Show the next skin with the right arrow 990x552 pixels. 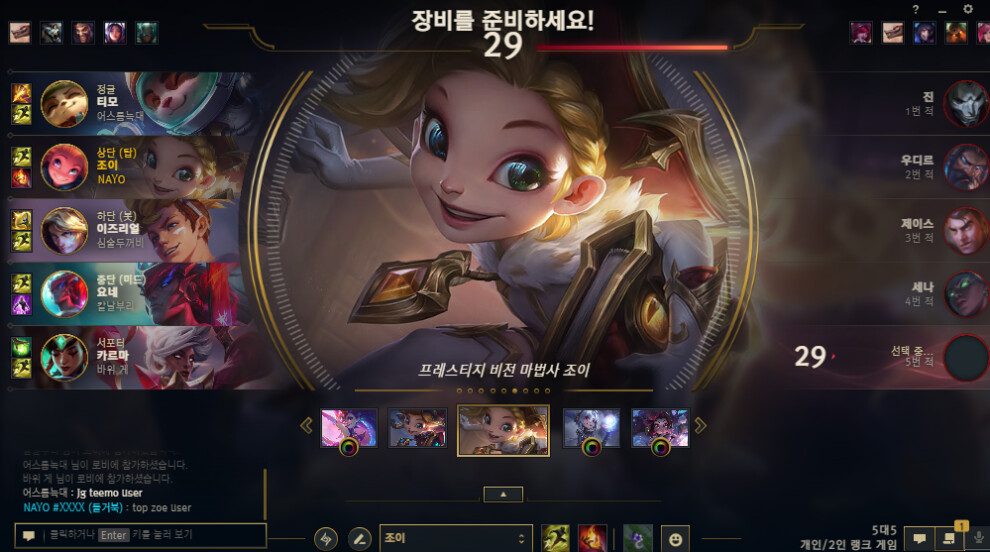[700, 425]
